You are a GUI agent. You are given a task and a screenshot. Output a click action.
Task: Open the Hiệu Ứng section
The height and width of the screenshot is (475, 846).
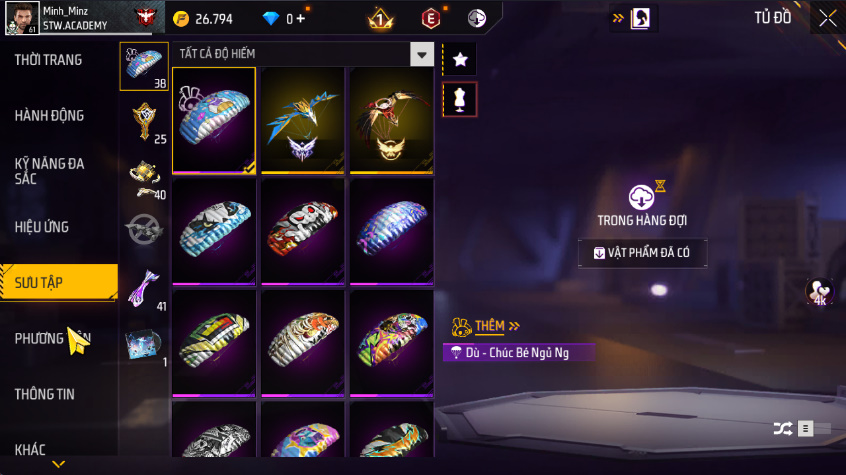point(42,227)
